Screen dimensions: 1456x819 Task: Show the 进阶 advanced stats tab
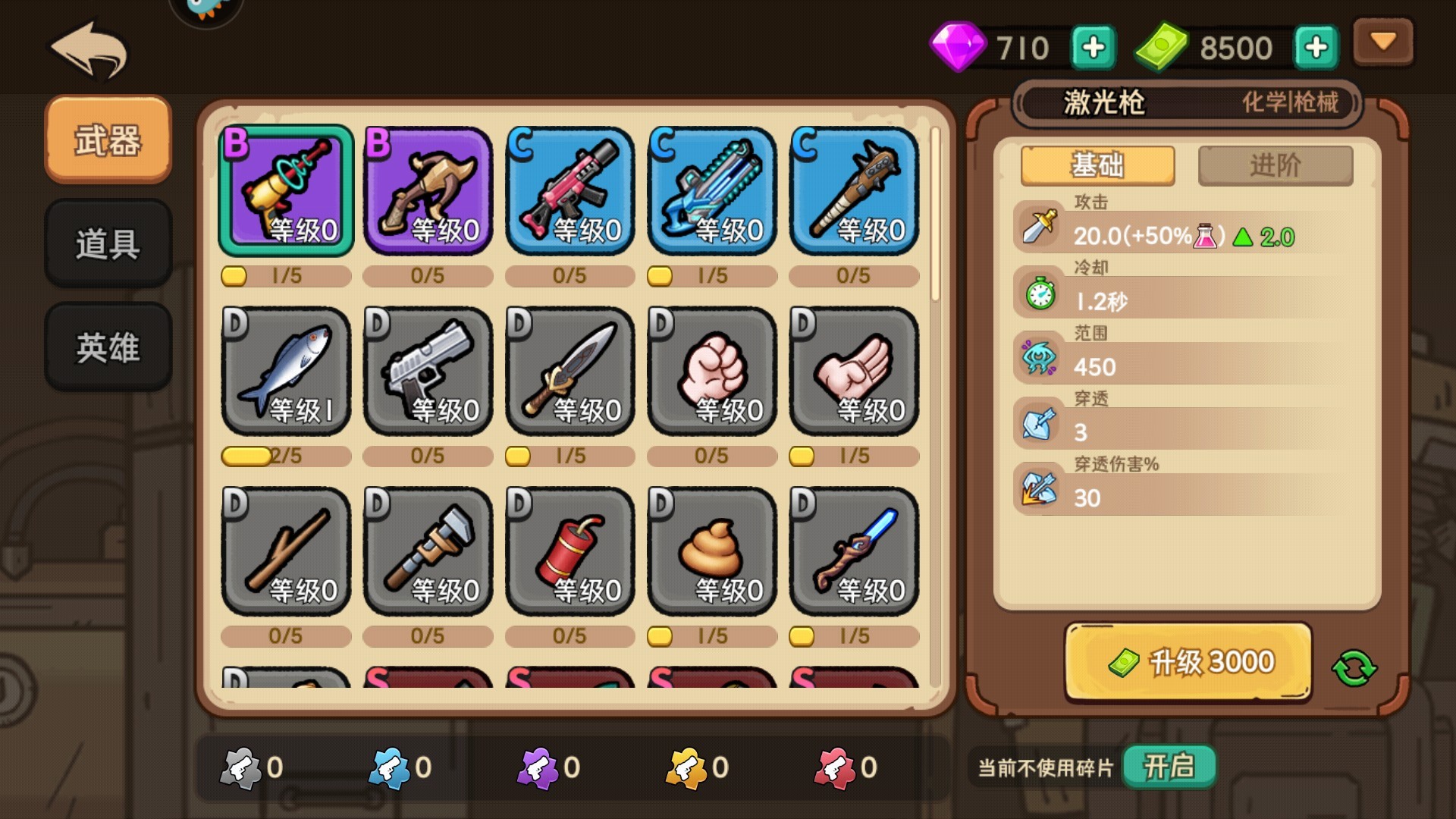click(x=1275, y=165)
